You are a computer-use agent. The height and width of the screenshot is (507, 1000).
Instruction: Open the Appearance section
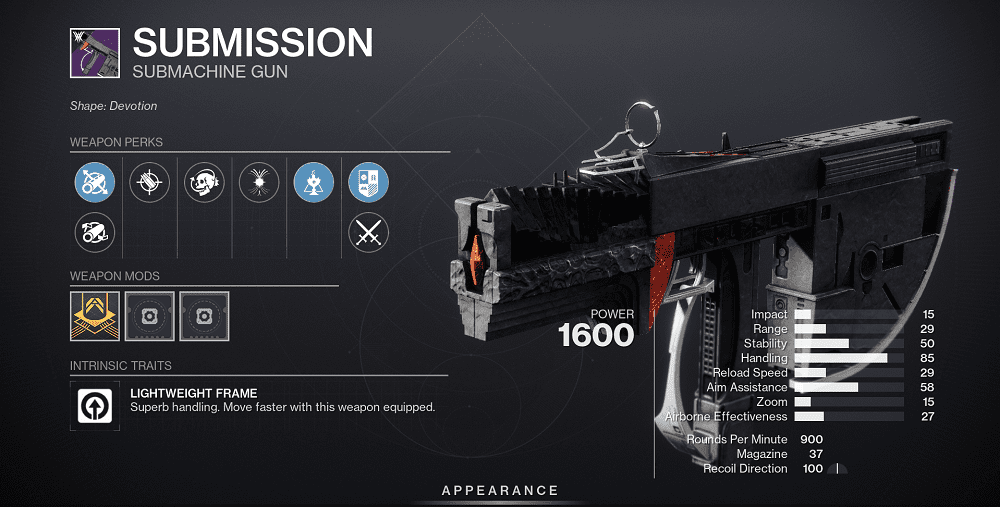[x=500, y=490]
